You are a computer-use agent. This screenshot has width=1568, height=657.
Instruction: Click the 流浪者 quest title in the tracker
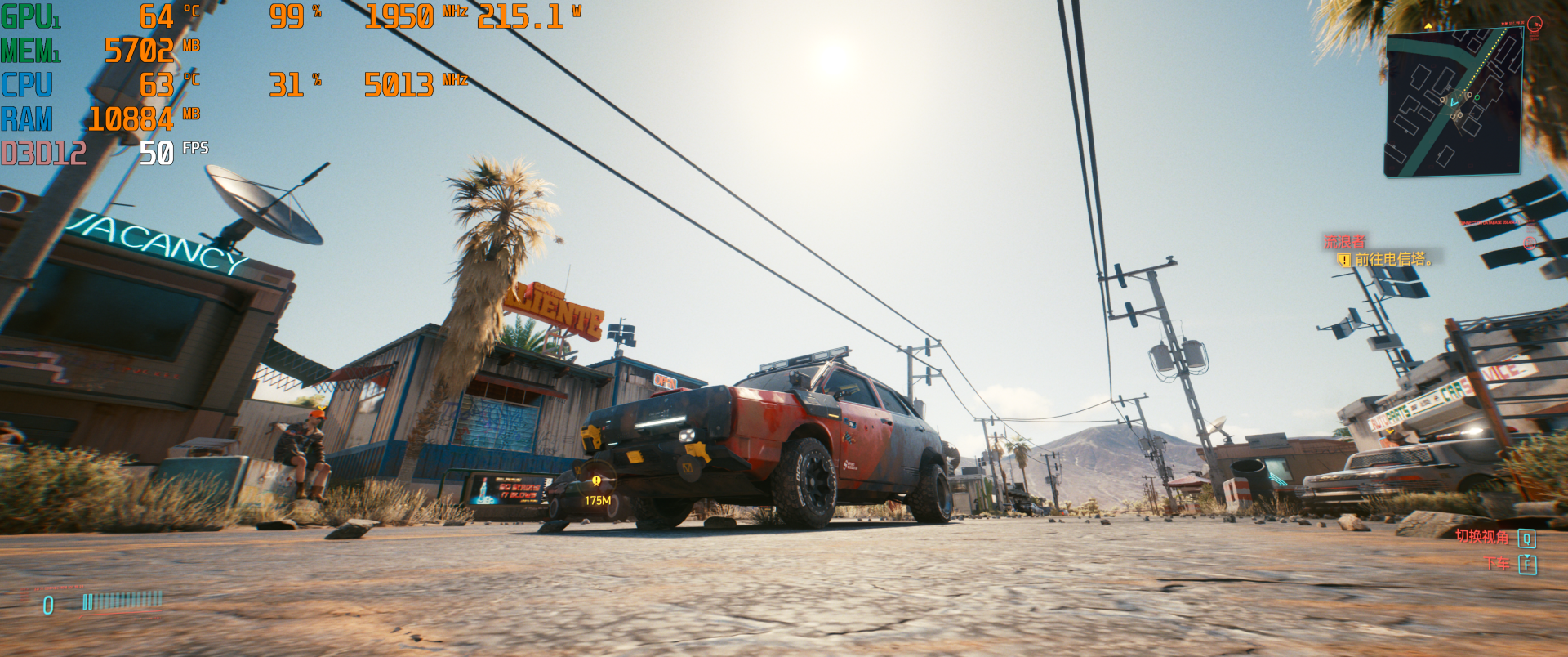1344,242
